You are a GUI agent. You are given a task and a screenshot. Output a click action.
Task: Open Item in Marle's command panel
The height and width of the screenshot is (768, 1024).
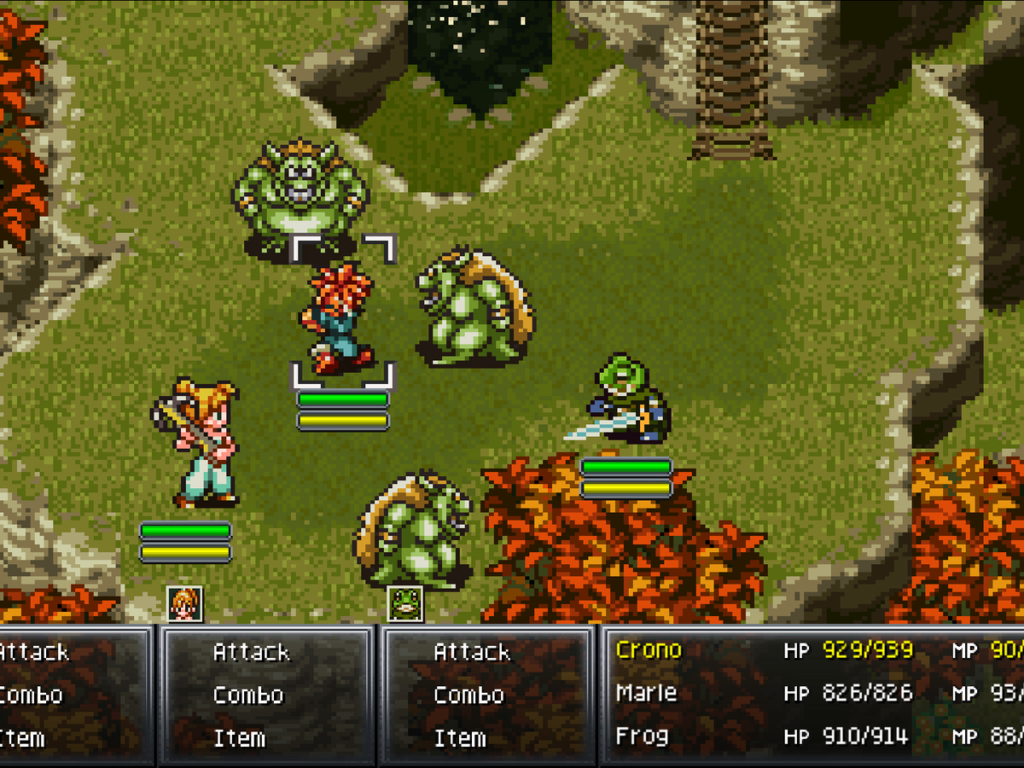coord(240,738)
